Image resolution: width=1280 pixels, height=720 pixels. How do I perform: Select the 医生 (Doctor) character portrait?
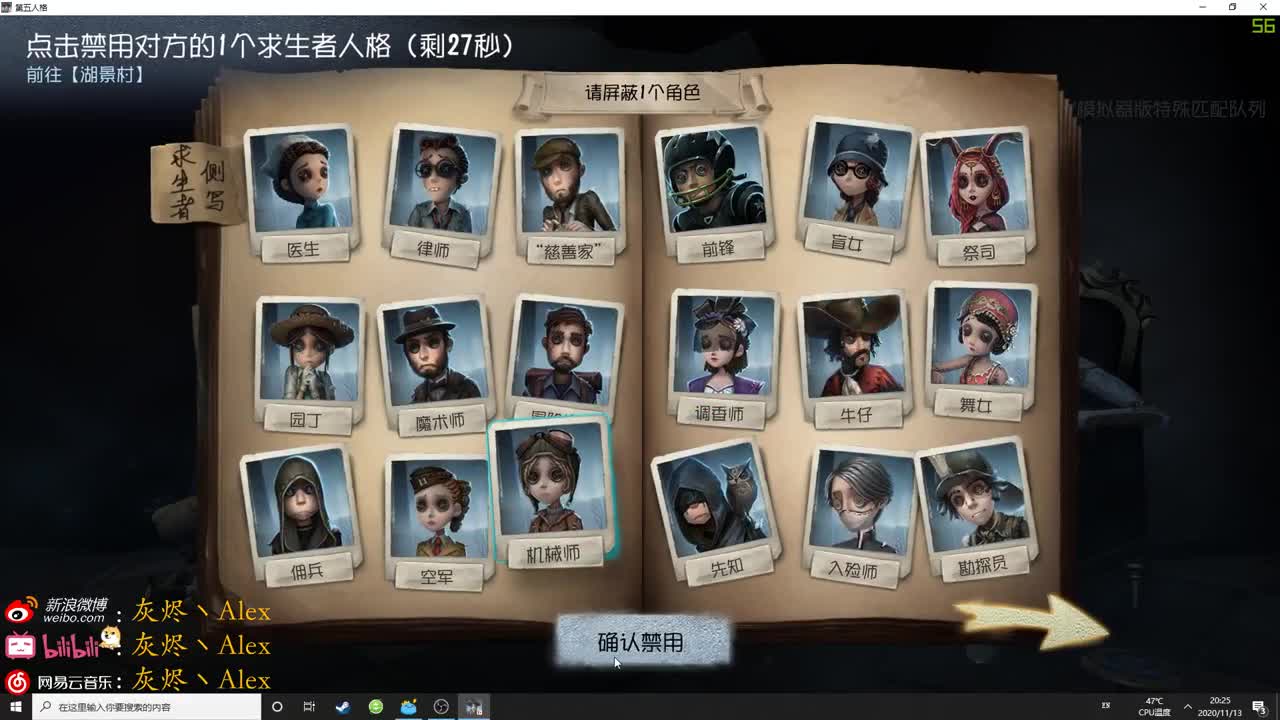pos(302,185)
